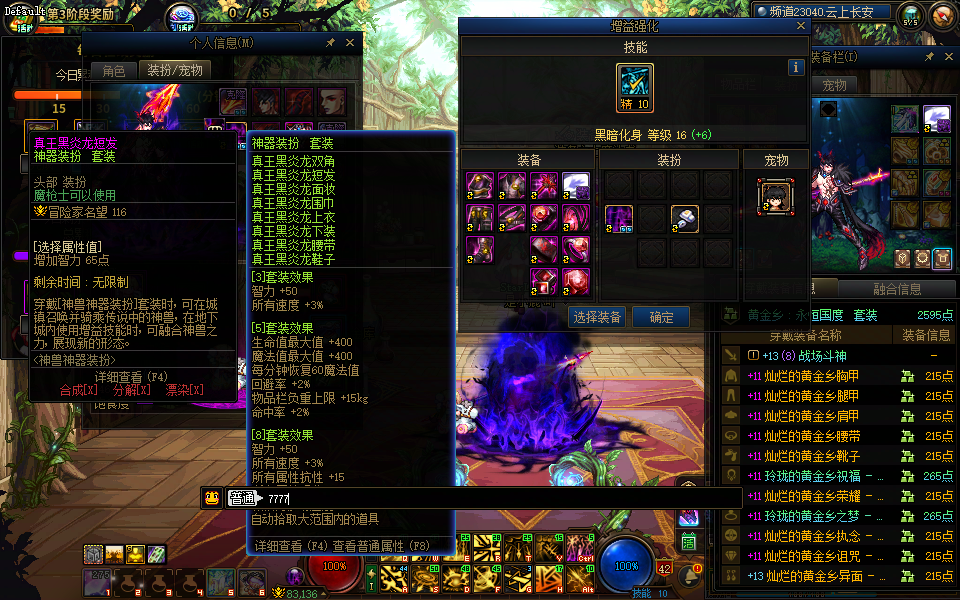Screen dimensions: 960x600
Task: Click the yellow emoji button by chat
Action: click(x=211, y=498)
